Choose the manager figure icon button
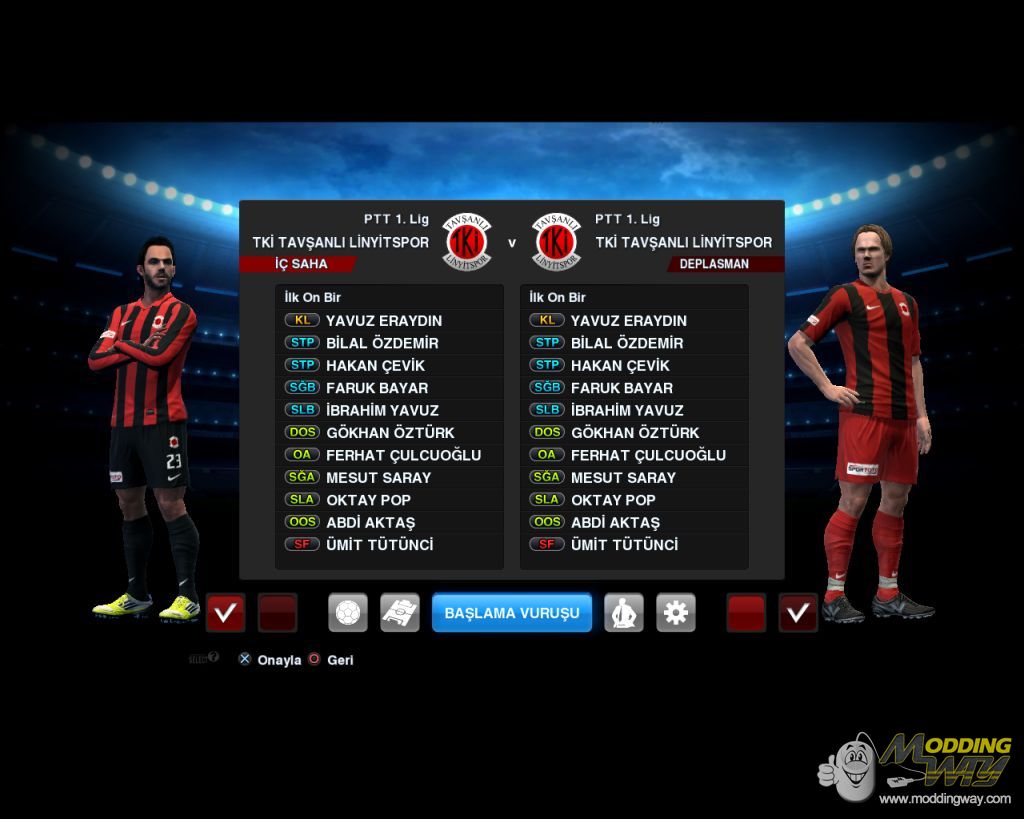Viewport: 1024px width, 819px height. coord(624,613)
